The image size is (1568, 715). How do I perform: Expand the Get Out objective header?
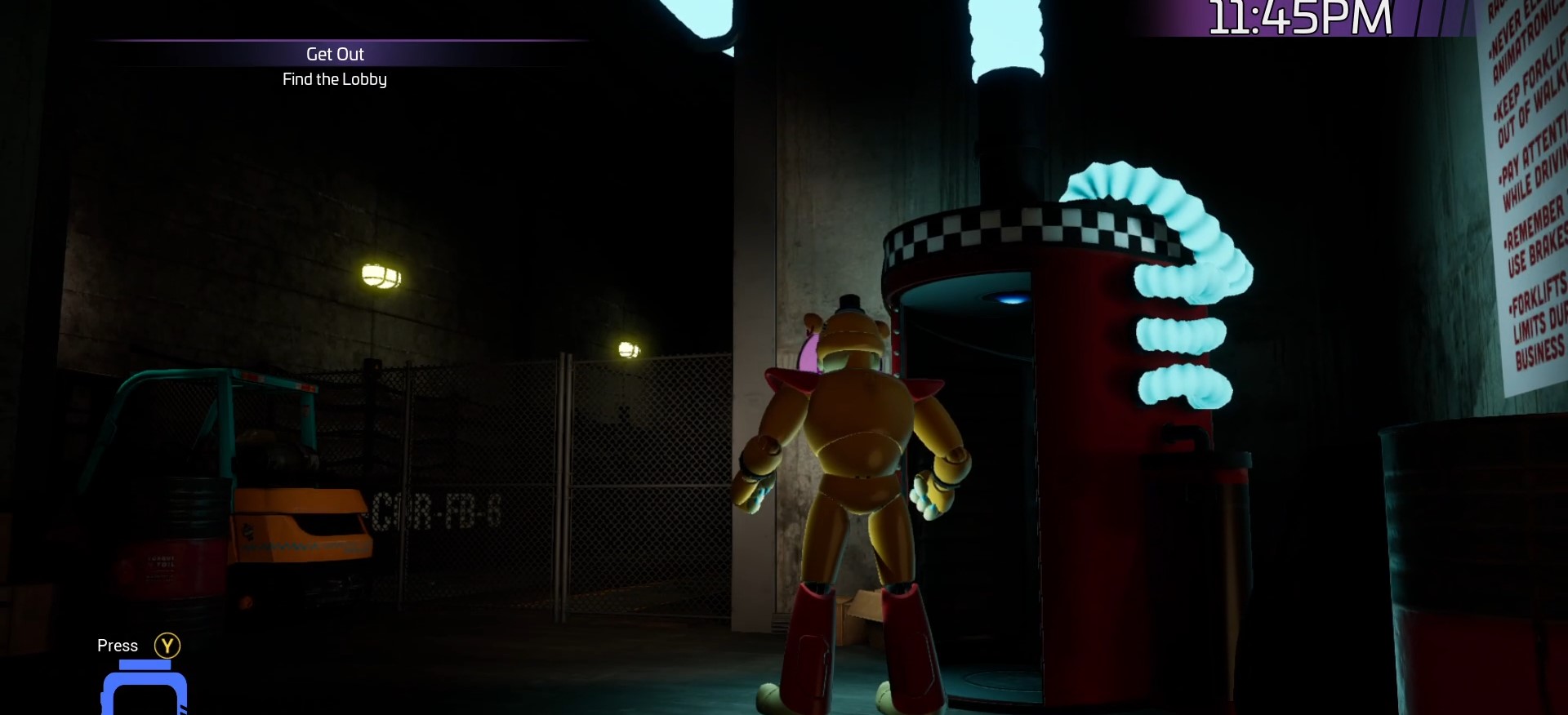(x=335, y=54)
